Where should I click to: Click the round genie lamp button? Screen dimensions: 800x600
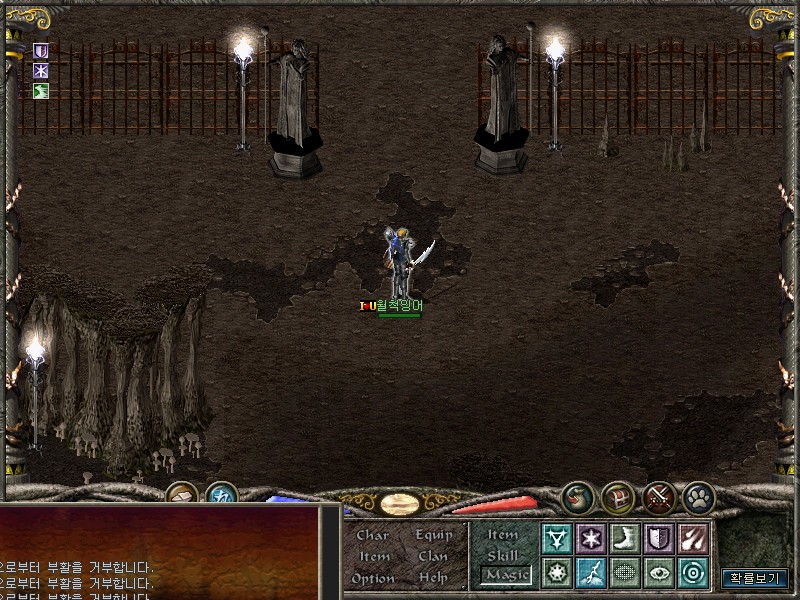tap(578, 497)
